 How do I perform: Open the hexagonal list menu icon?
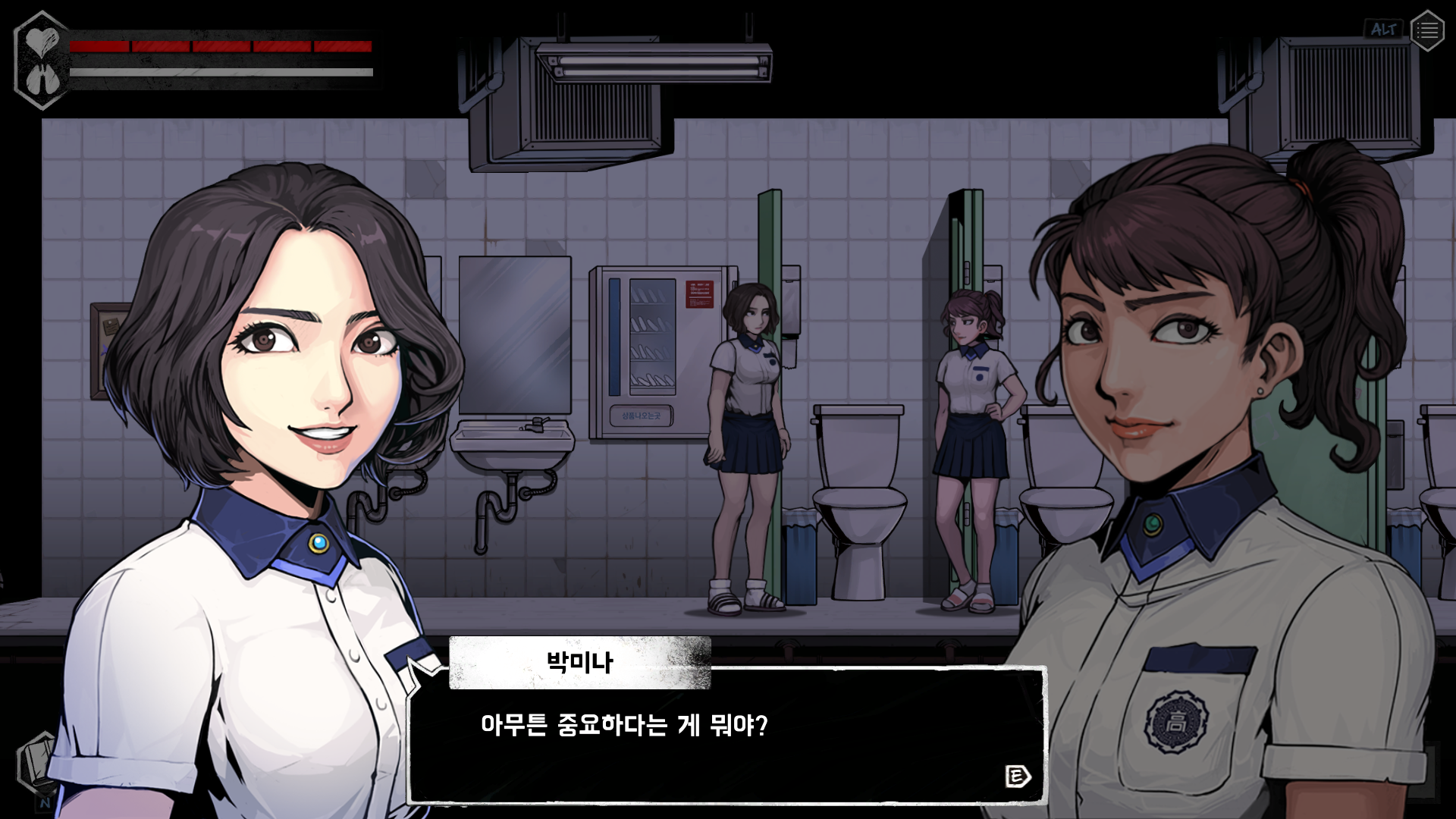coord(1426,30)
